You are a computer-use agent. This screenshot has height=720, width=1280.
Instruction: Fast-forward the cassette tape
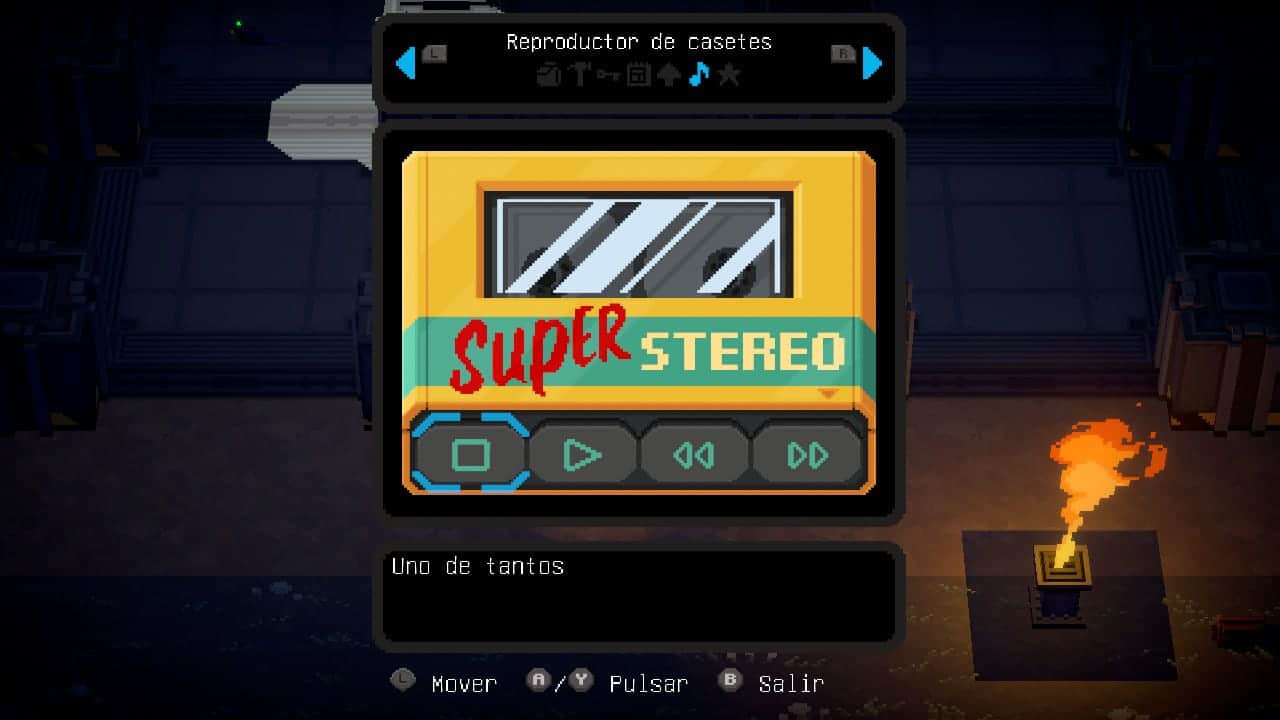[807, 455]
